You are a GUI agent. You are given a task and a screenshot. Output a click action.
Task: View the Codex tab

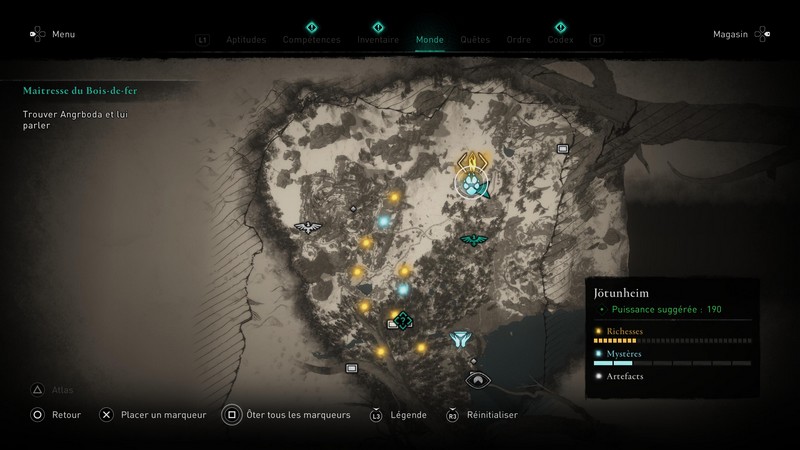click(561, 40)
